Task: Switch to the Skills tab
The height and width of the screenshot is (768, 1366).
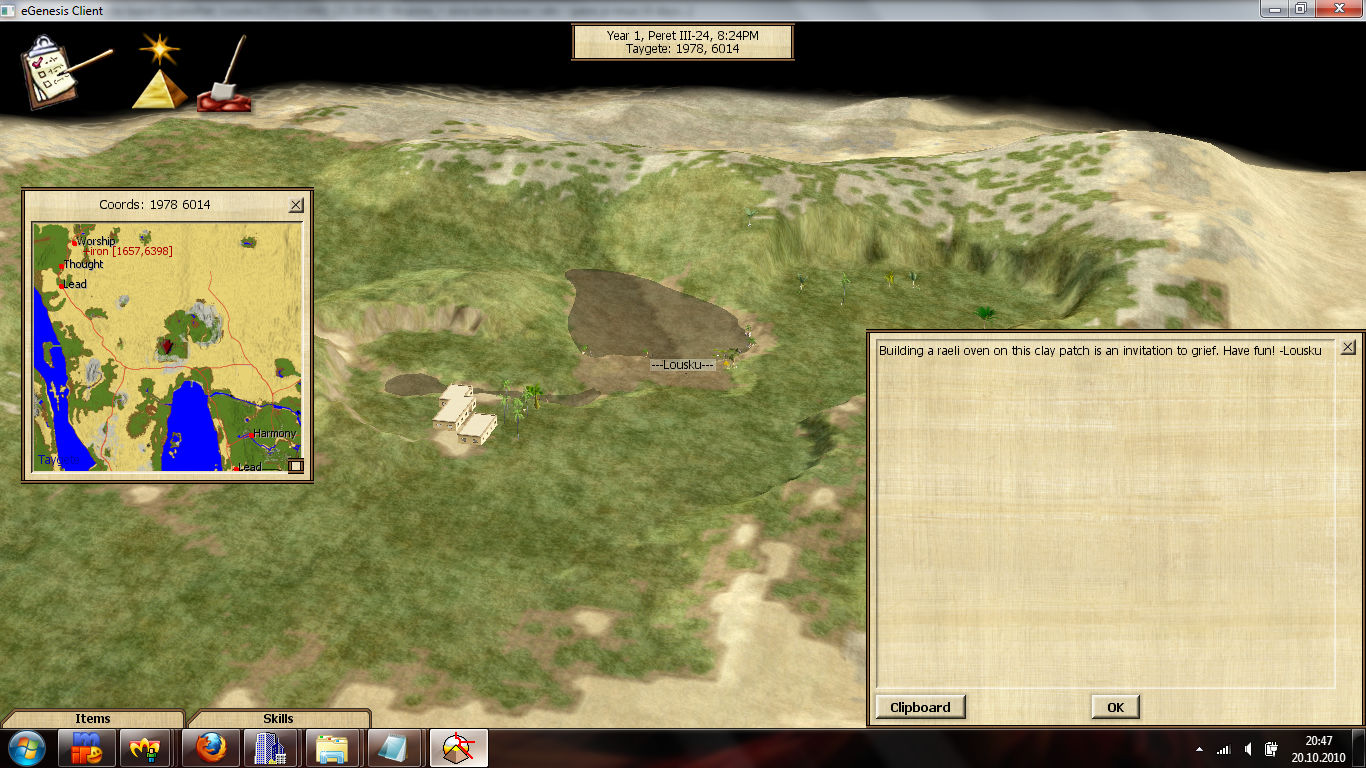Action: coord(278,718)
